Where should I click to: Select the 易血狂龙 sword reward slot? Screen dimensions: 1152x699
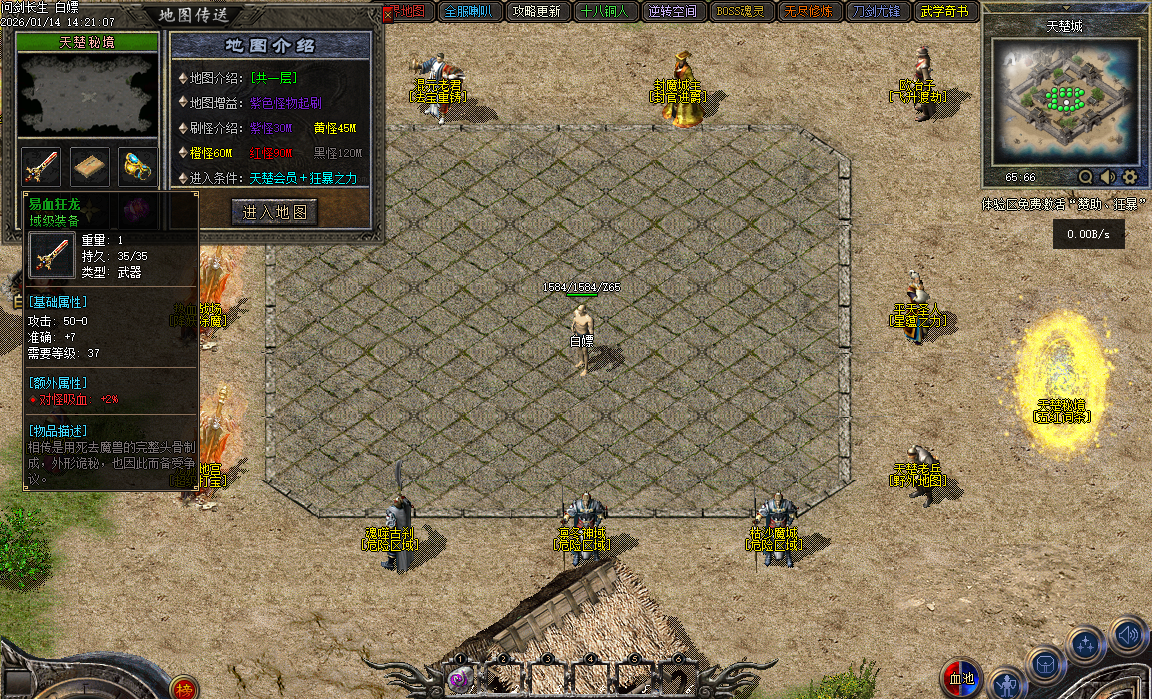tap(41, 167)
